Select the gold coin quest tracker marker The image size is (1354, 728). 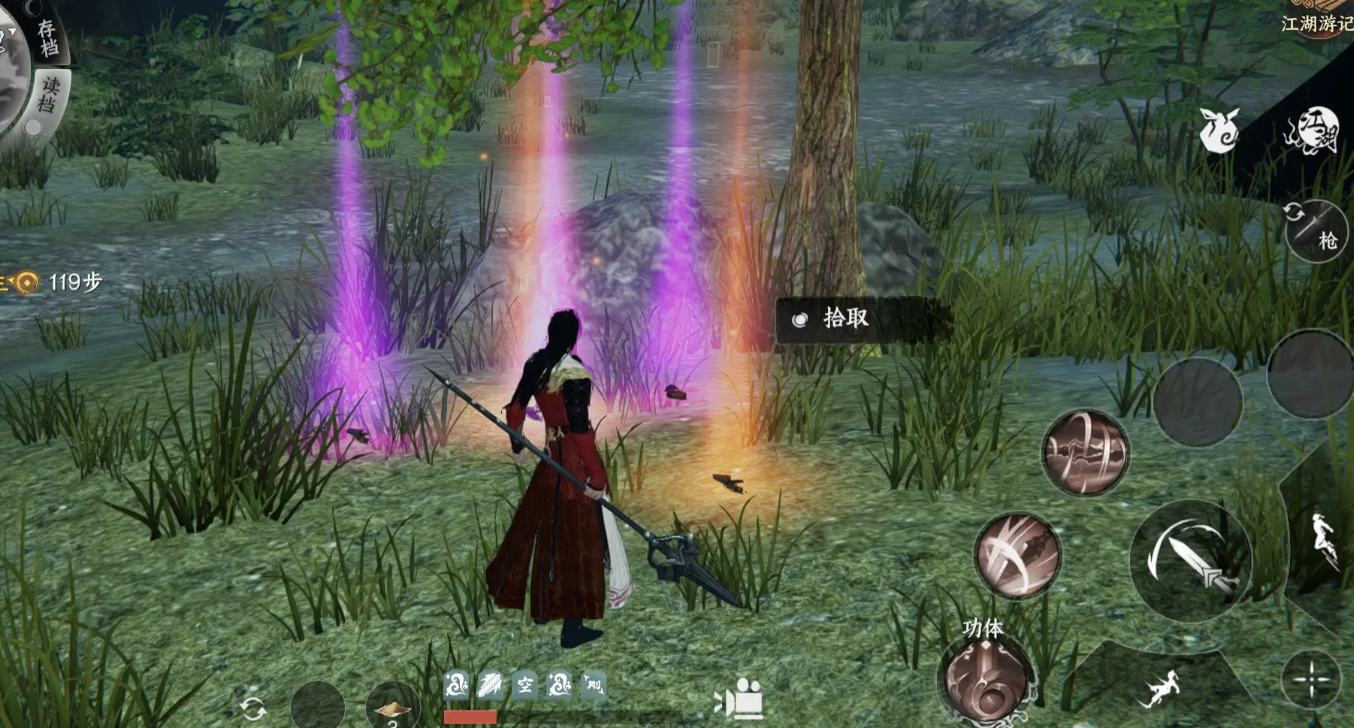tap(25, 283)
